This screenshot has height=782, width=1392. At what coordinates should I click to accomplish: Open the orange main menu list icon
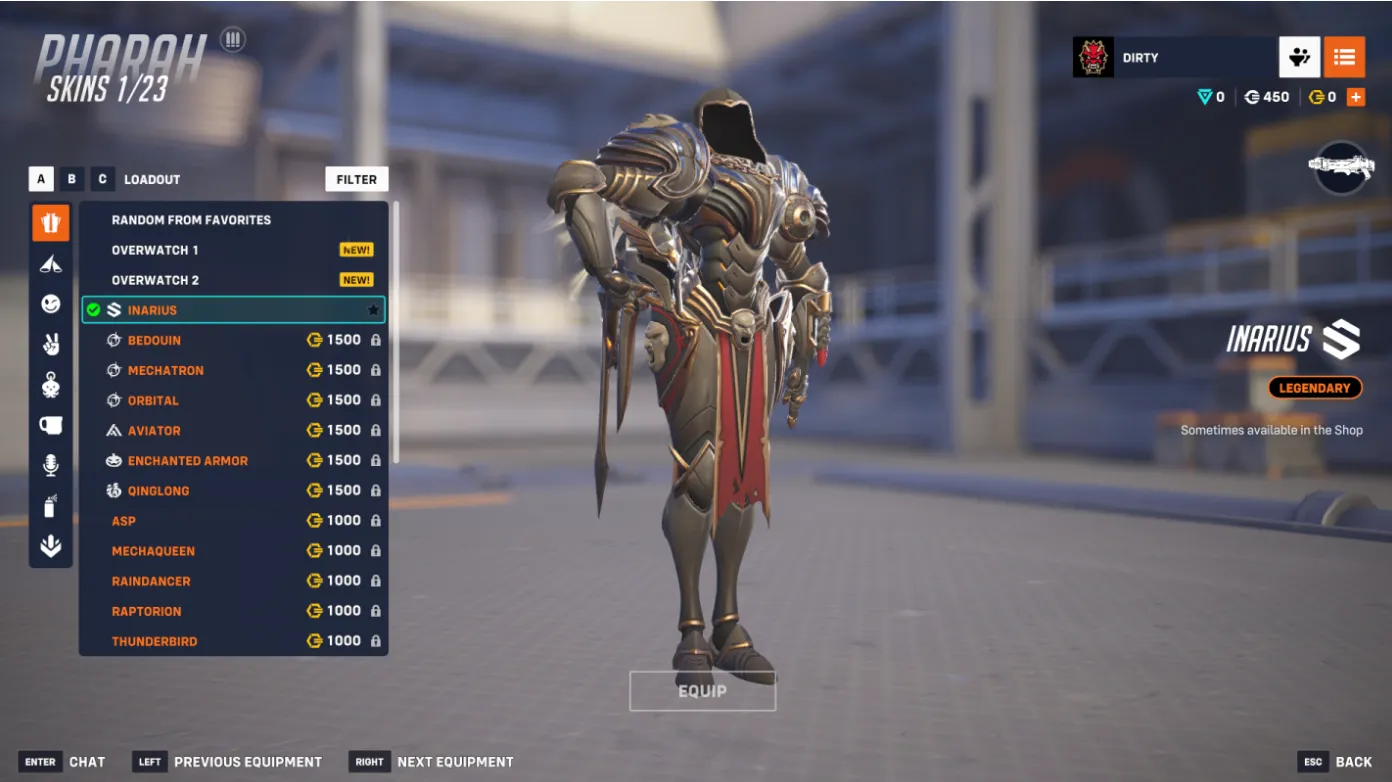pos(1345,57)
